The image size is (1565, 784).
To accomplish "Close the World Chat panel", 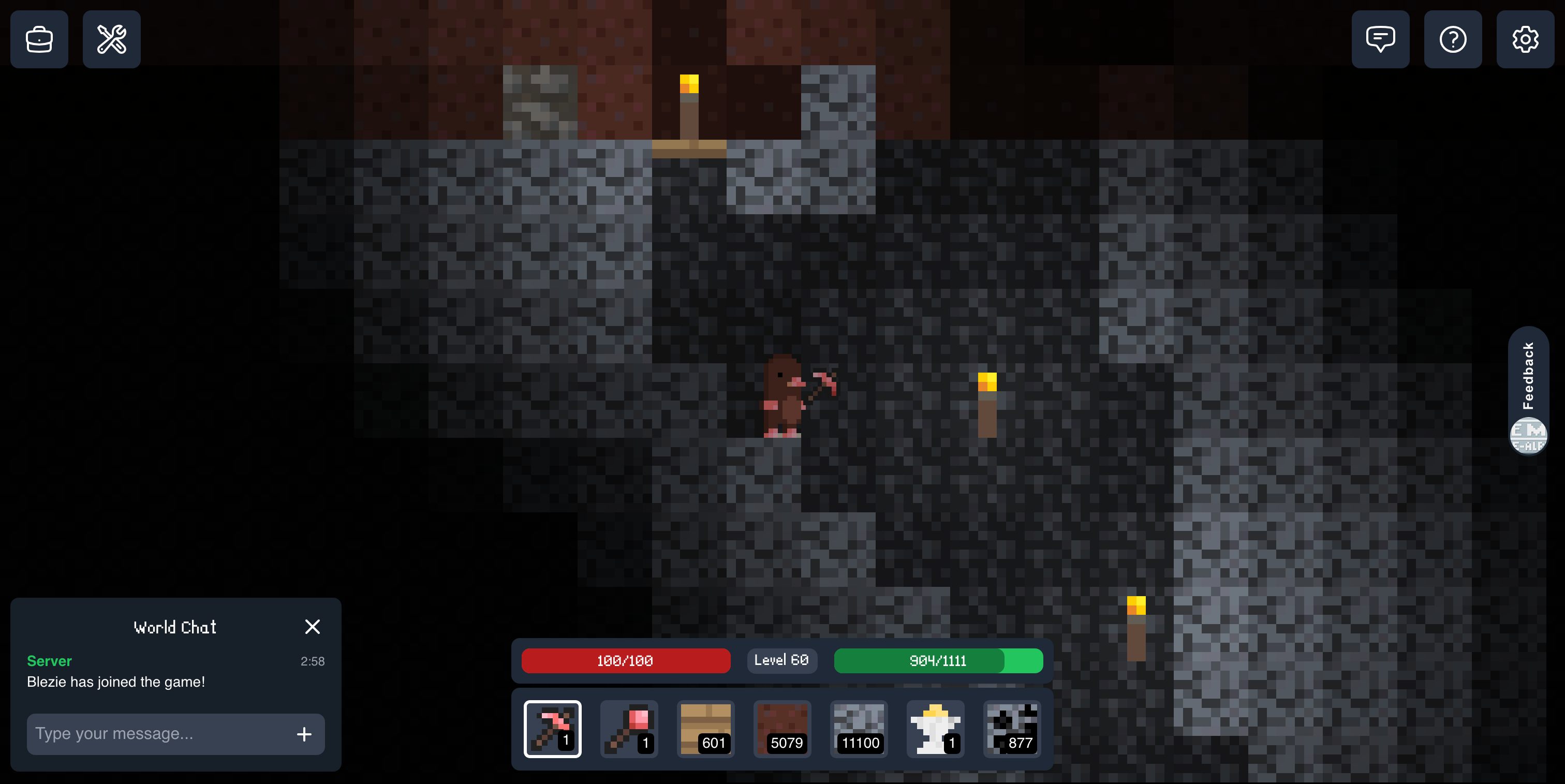I will 312,626.
